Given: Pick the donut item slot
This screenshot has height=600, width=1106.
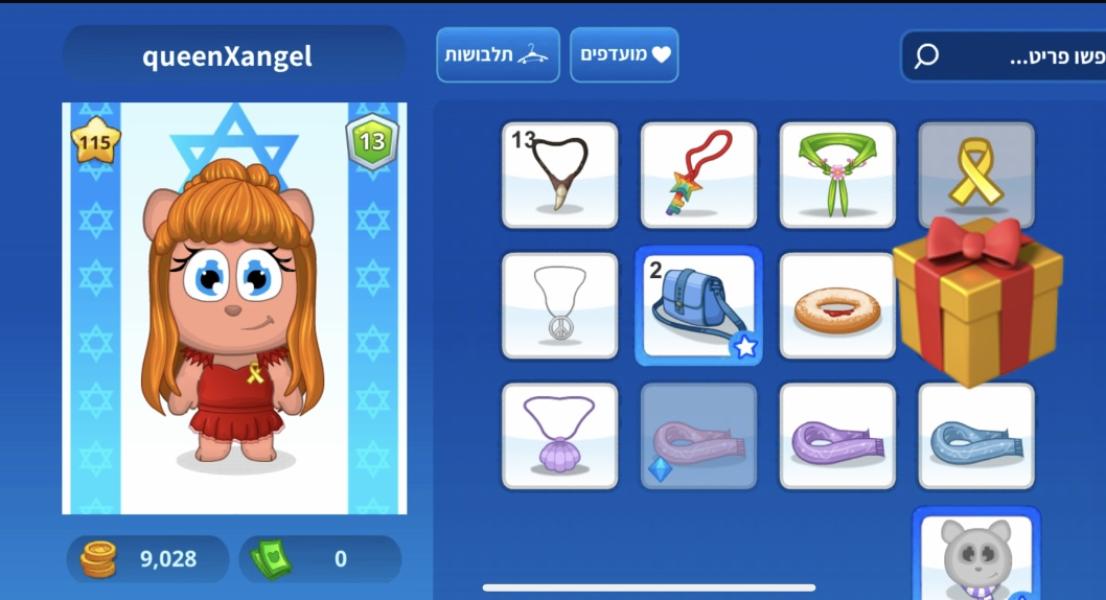Looking at the screenshot, I should (836, 305).
